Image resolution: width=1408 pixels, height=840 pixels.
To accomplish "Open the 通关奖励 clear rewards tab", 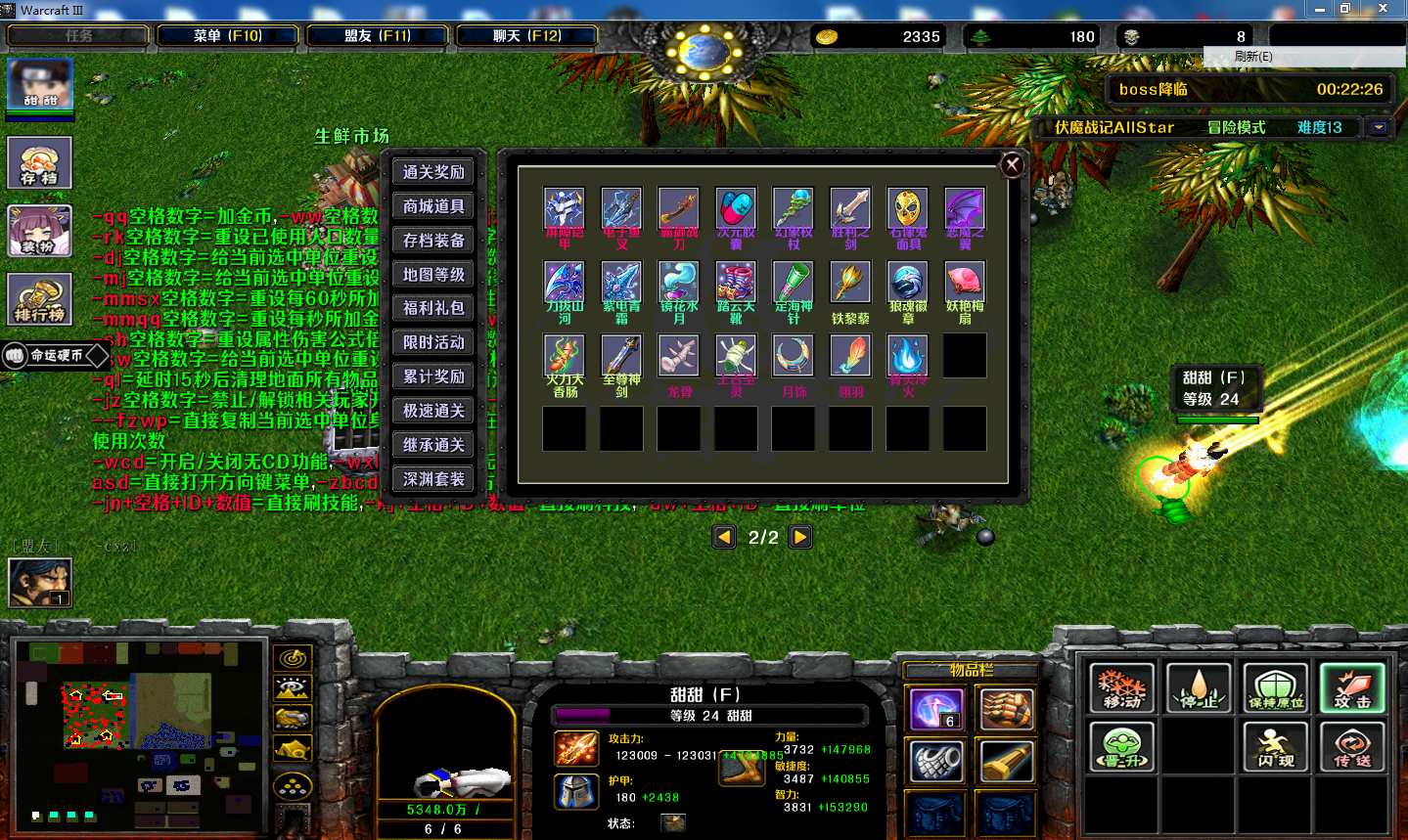I will (433, 172).
